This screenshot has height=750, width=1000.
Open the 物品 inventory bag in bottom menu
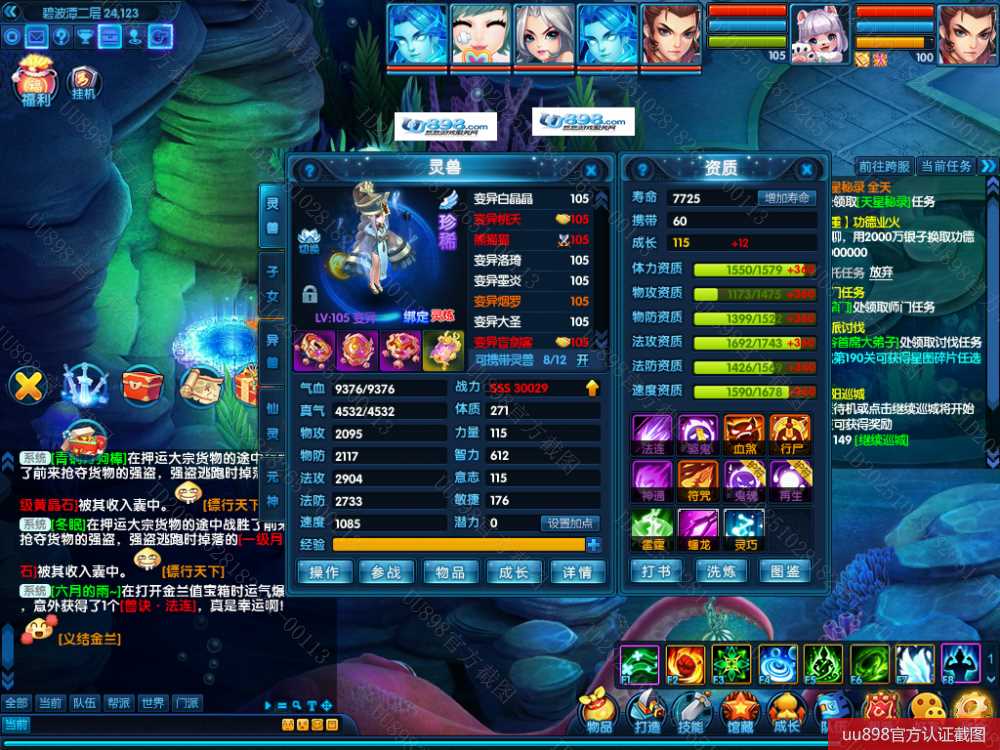[598, 710]
